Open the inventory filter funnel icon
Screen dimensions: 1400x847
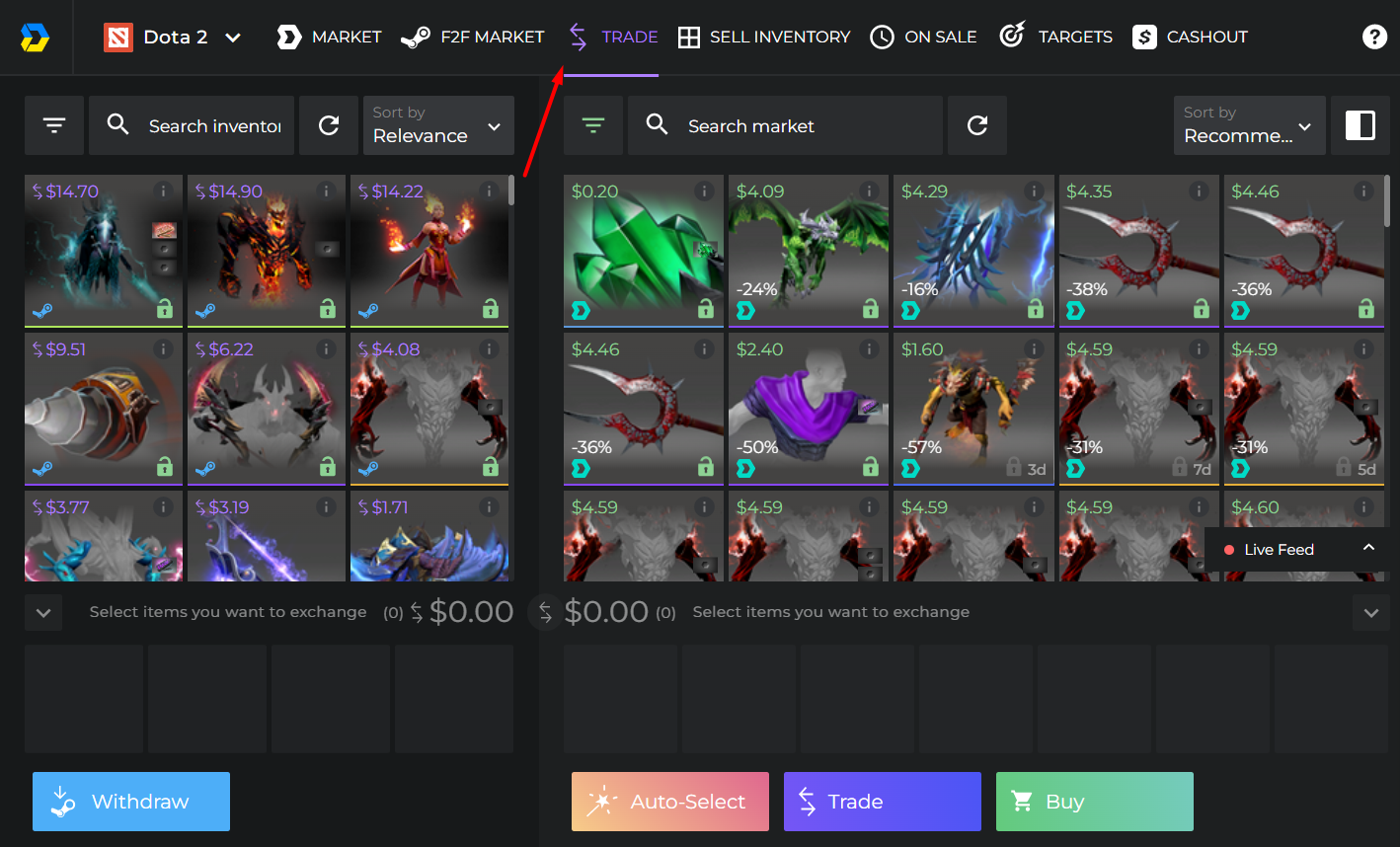pos(54,125)
